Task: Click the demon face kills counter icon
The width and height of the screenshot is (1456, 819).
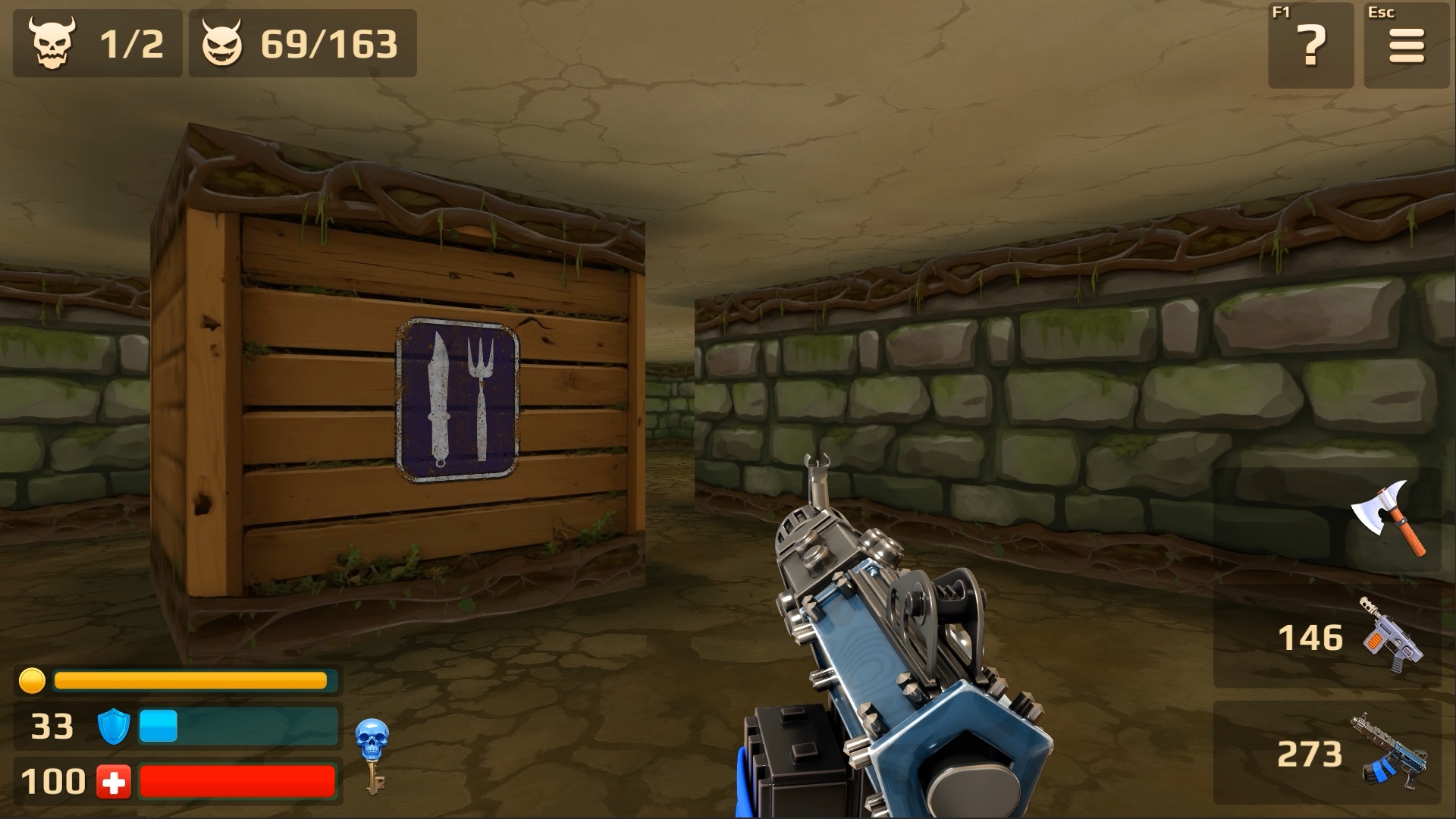Action: pyautogui.click(x=221, y=43)
